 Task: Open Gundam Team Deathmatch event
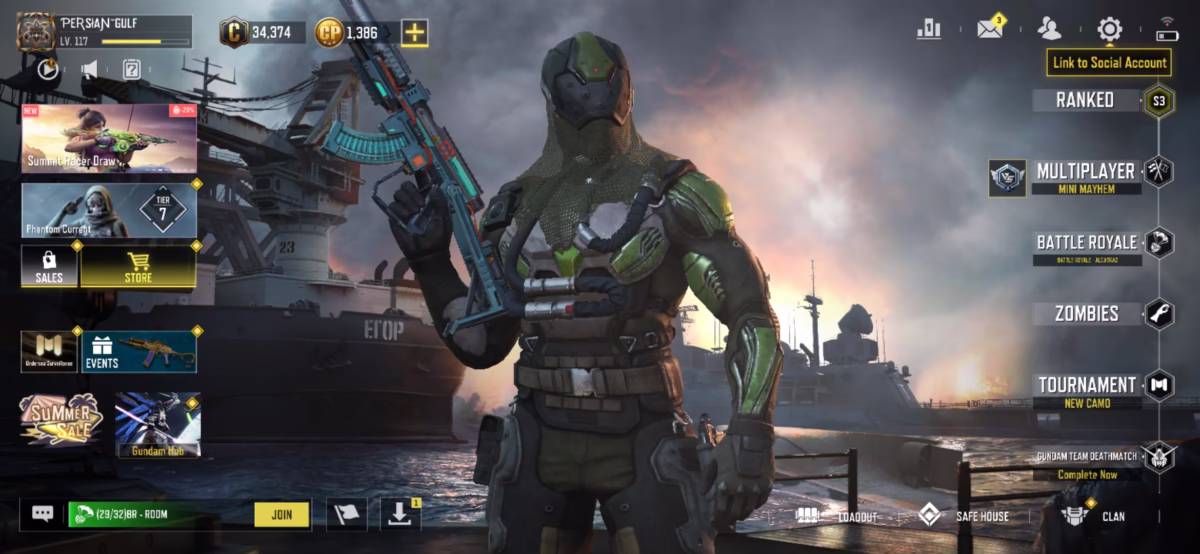click(x=1086, y=462)
